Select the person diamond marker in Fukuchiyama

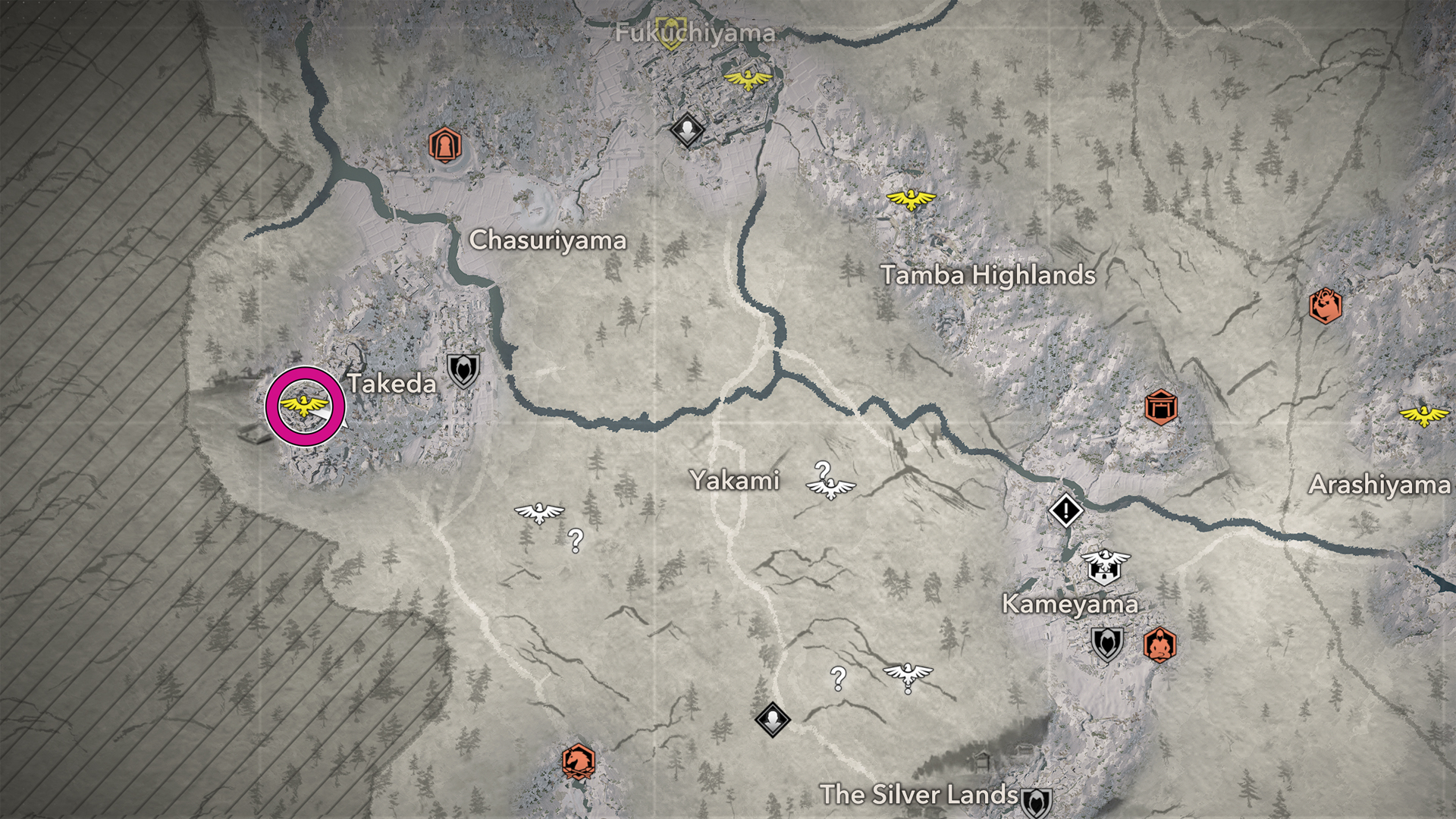(688, 130)
